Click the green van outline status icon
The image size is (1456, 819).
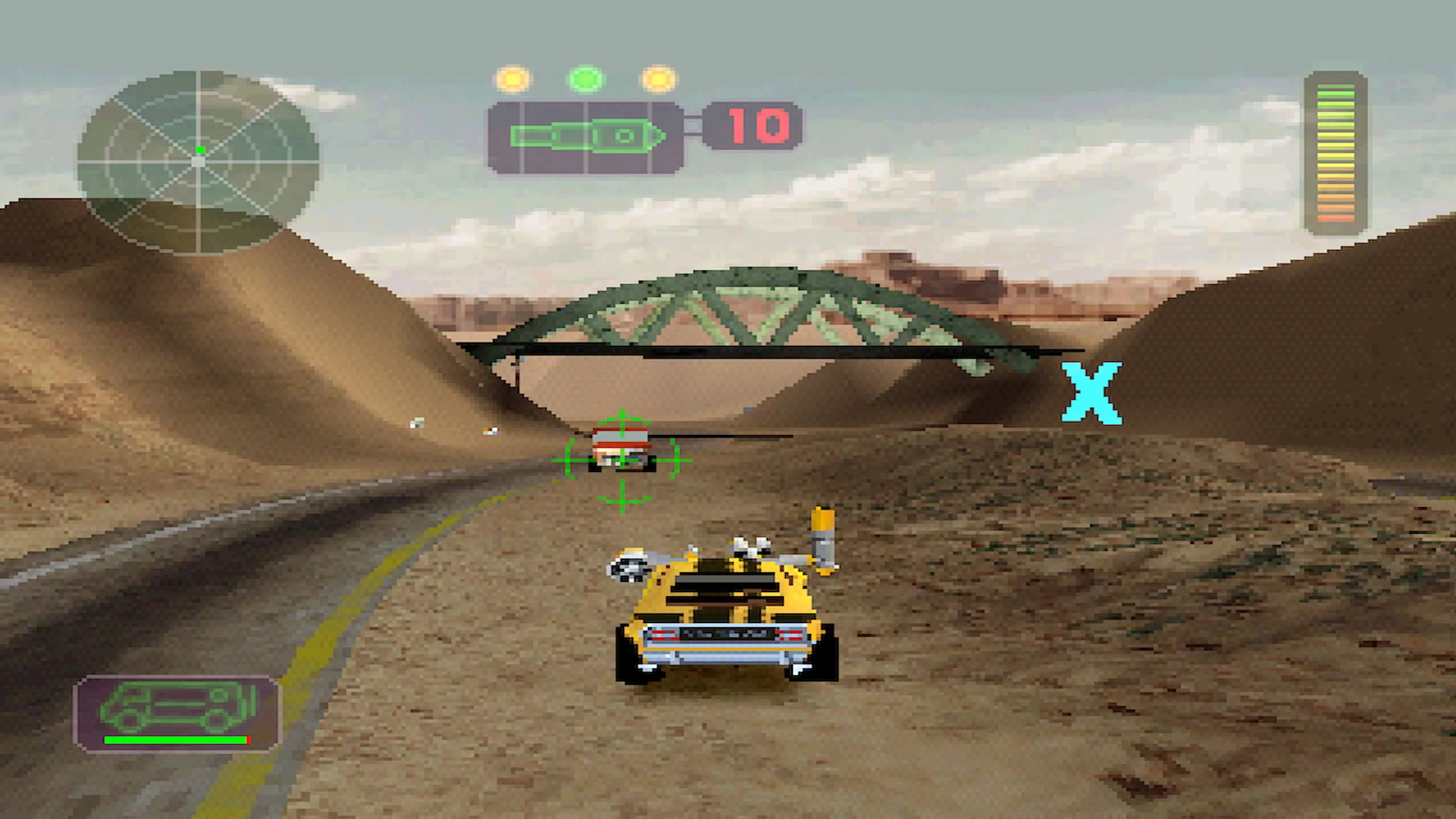coord(177,706)
